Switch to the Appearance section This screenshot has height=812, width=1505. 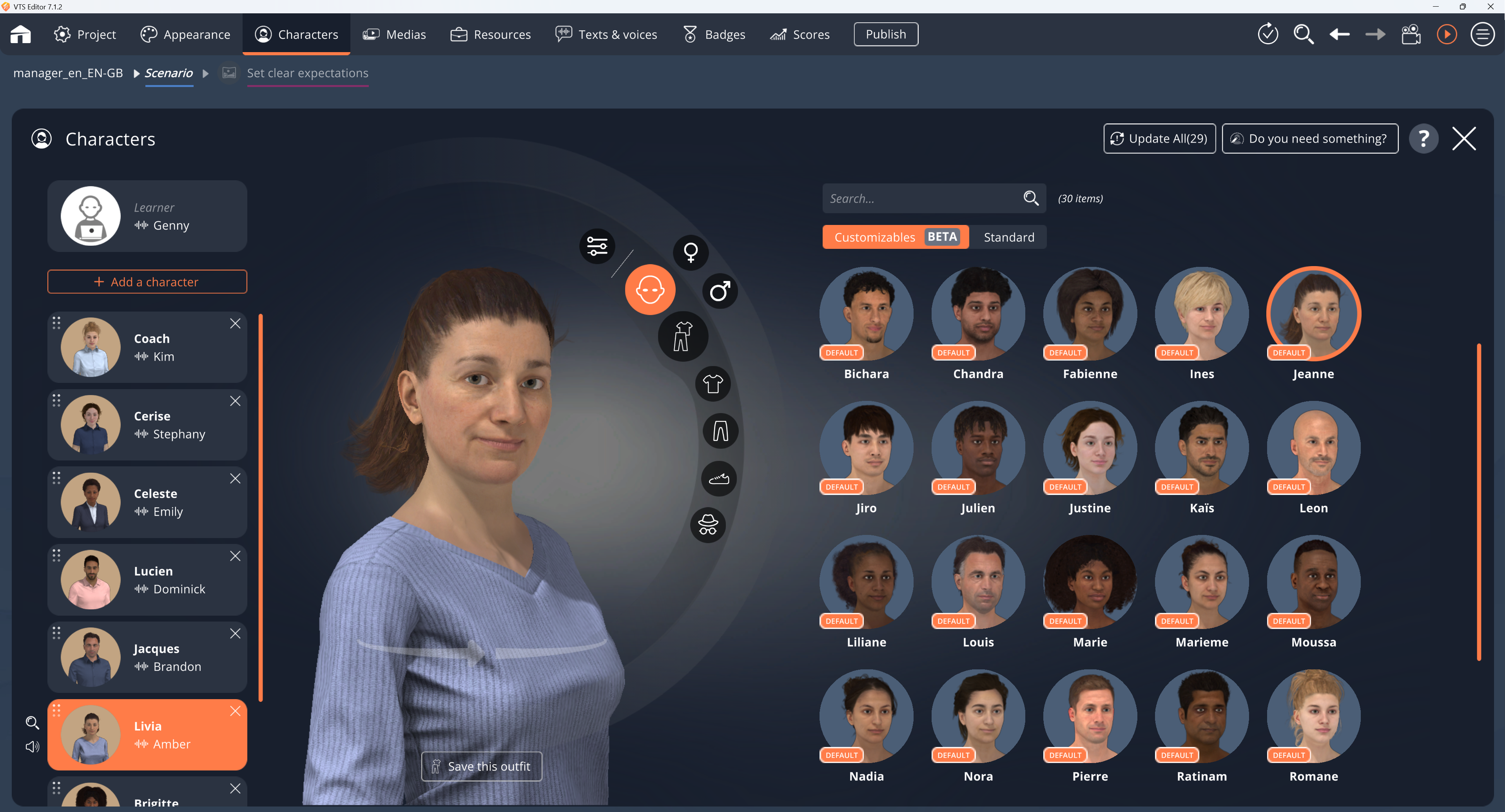(x=185, y=34)
